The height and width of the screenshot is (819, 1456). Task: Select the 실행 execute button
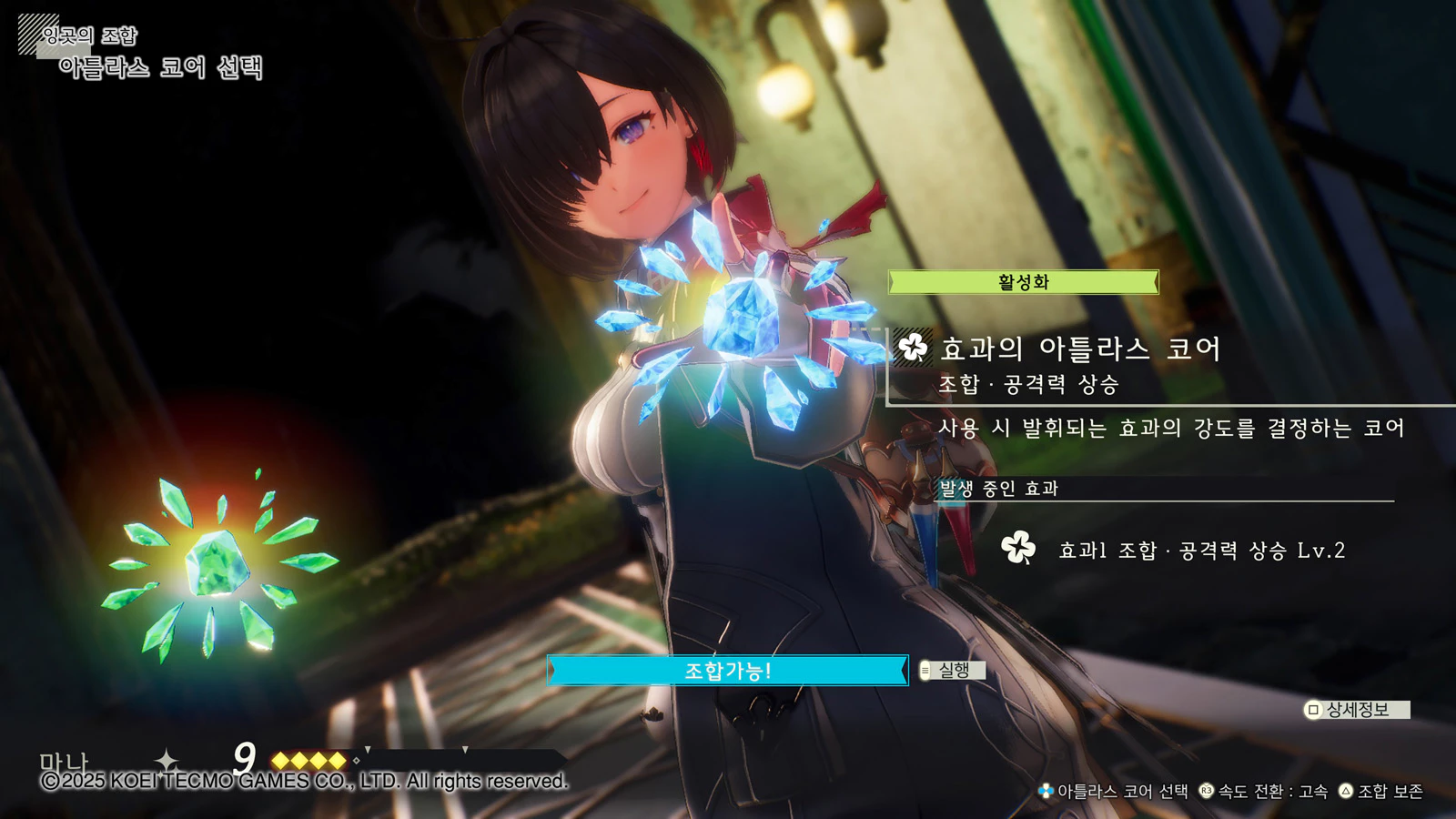pos(952,671)
